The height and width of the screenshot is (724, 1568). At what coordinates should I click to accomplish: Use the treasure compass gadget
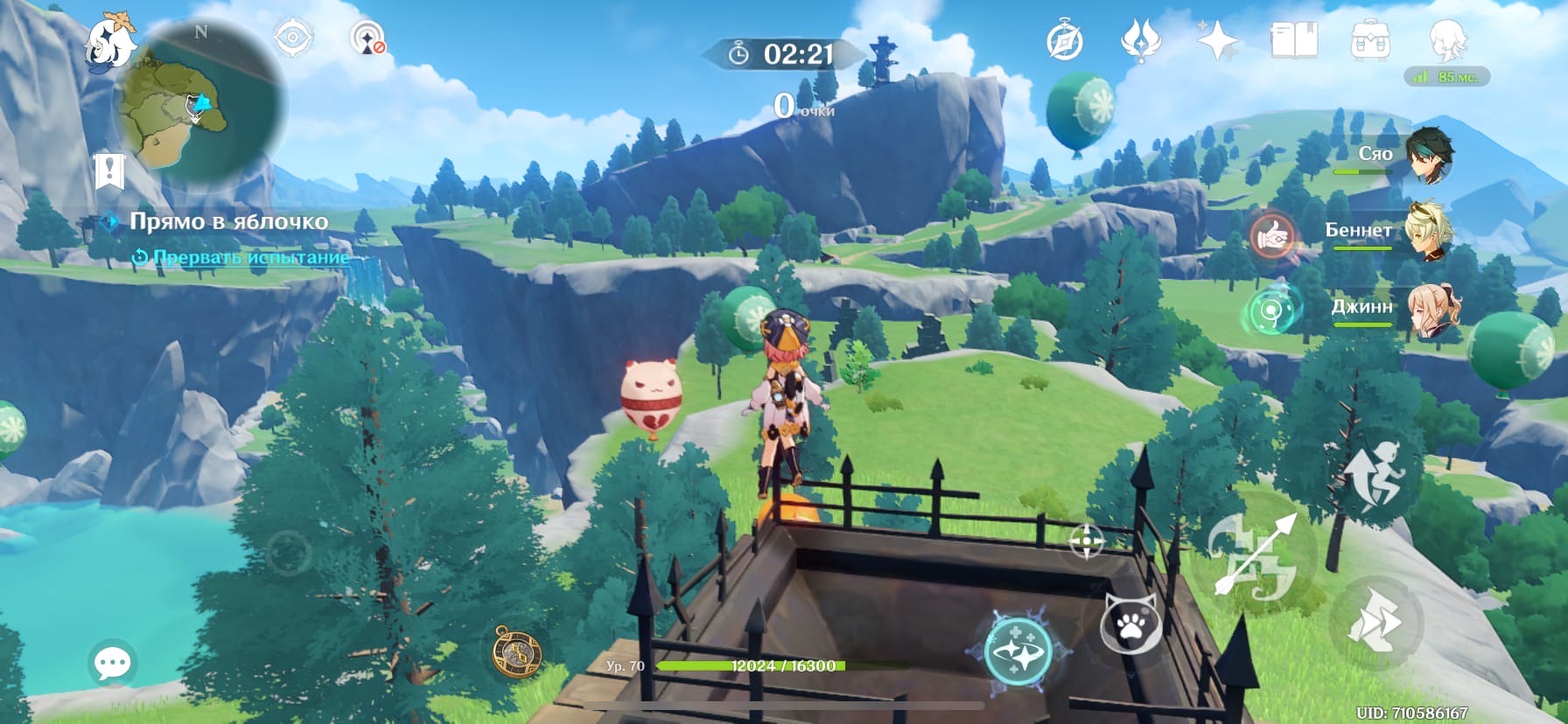[515, 651]
